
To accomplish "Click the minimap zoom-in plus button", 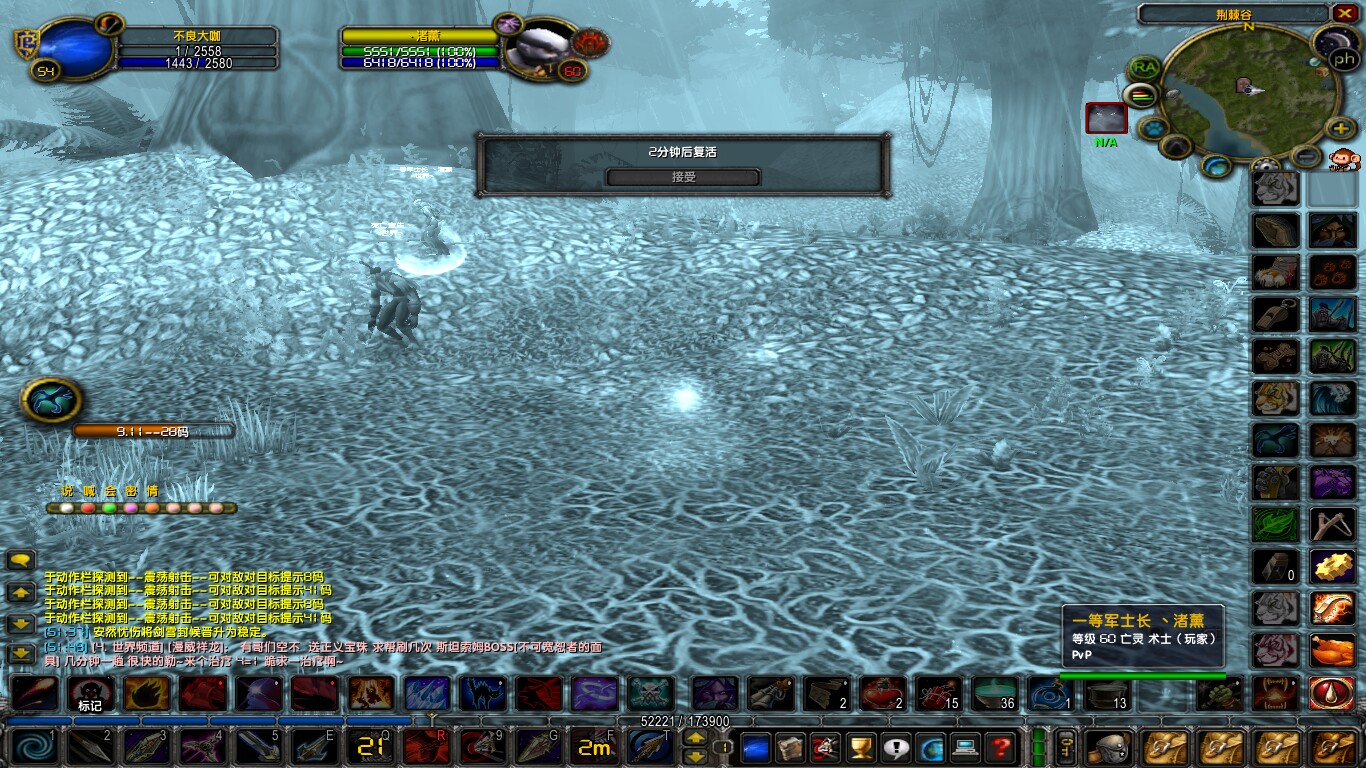I will click(x=1340, y=127).
